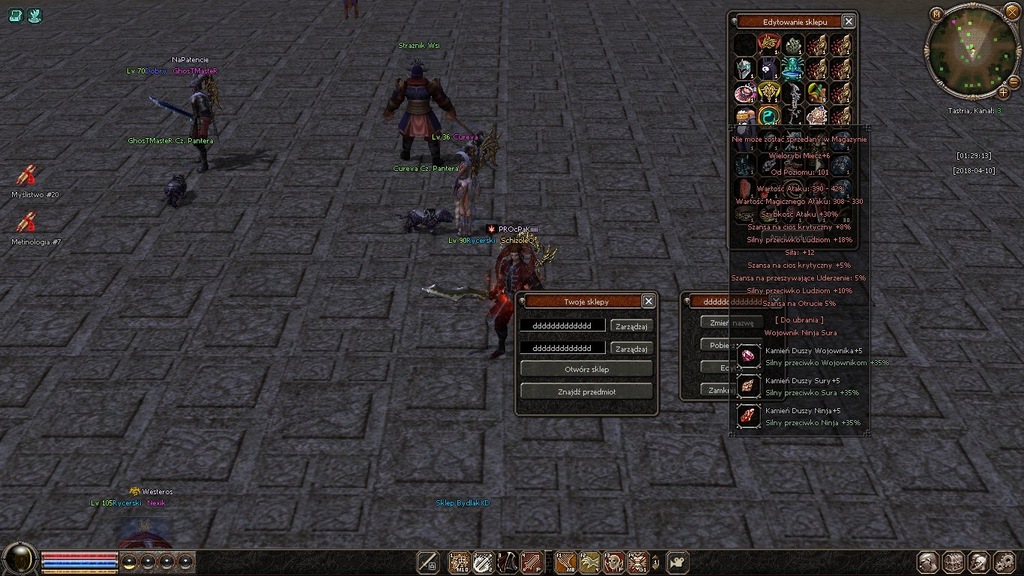Image resolution: width=1024 pixels, height=576 pixels.
Task: Zoom in the minimap with plus button
Action: click(x=1003, y=92)
